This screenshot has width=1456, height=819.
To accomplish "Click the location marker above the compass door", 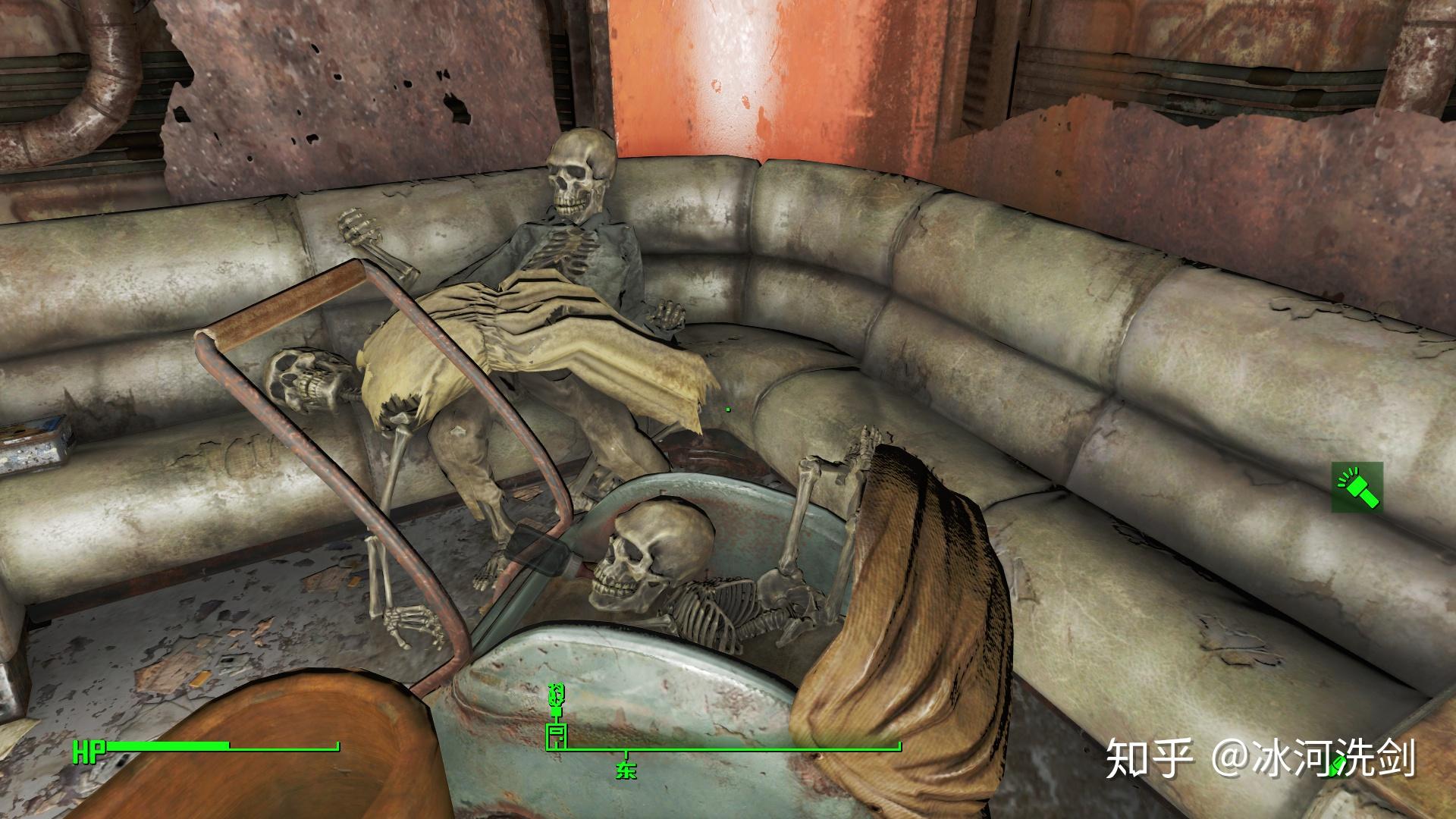I will coord(557,698).
